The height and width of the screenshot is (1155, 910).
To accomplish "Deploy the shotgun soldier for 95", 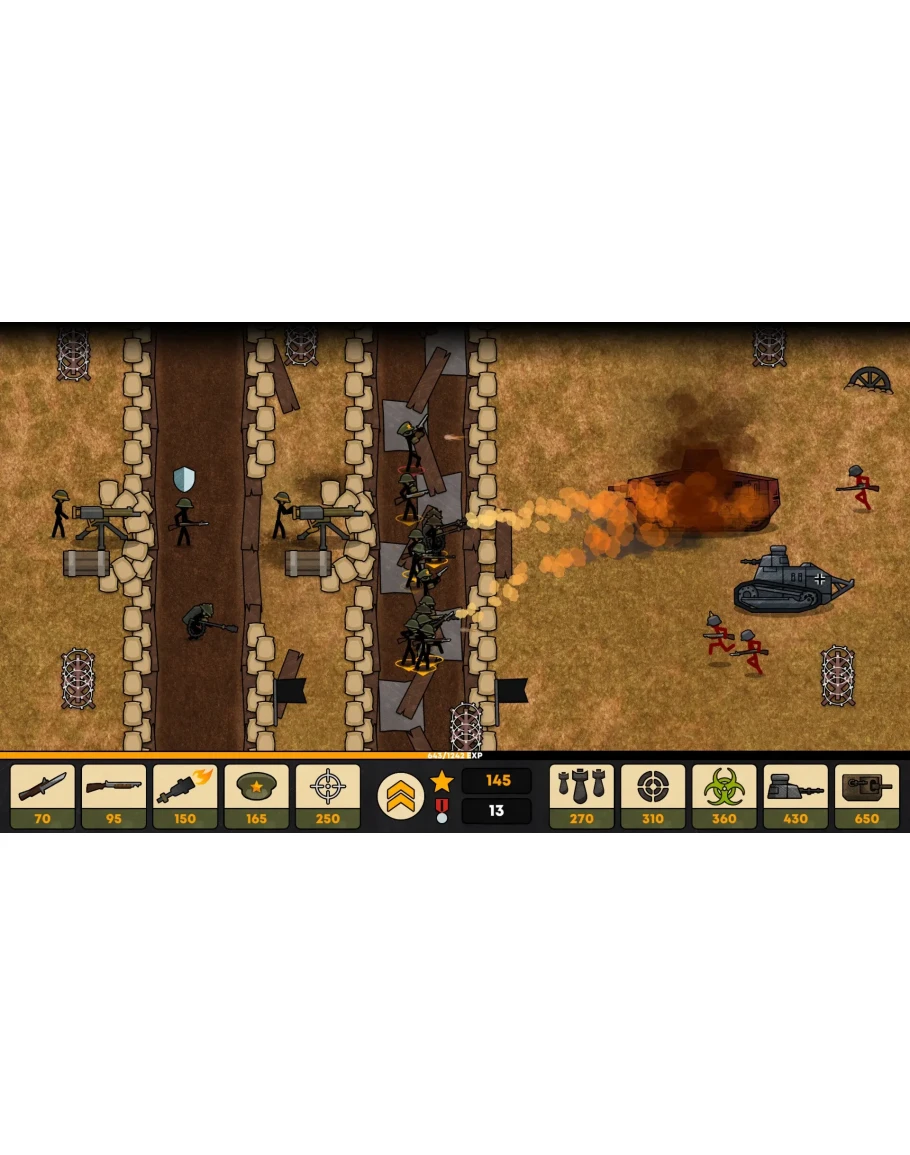I will tap(114, 796).
